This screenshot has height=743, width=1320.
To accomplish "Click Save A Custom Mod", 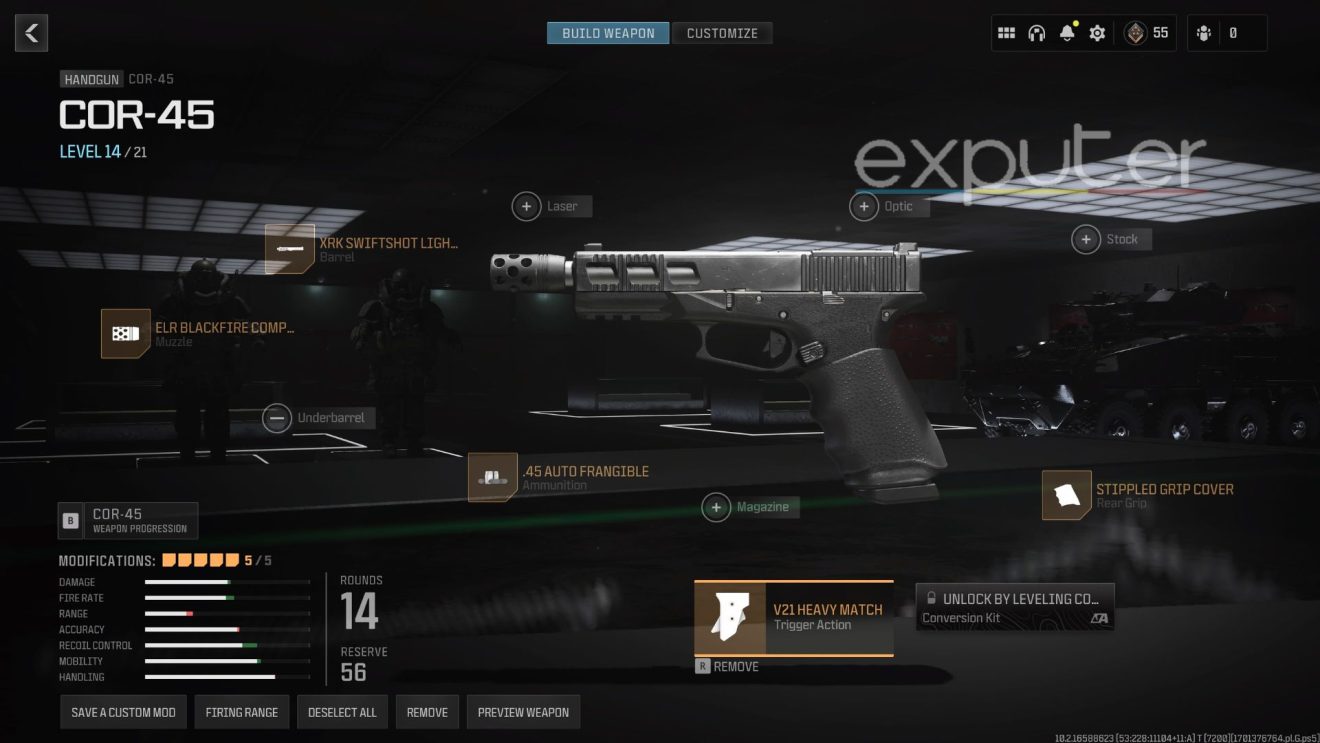I will (x=123, y=712).
